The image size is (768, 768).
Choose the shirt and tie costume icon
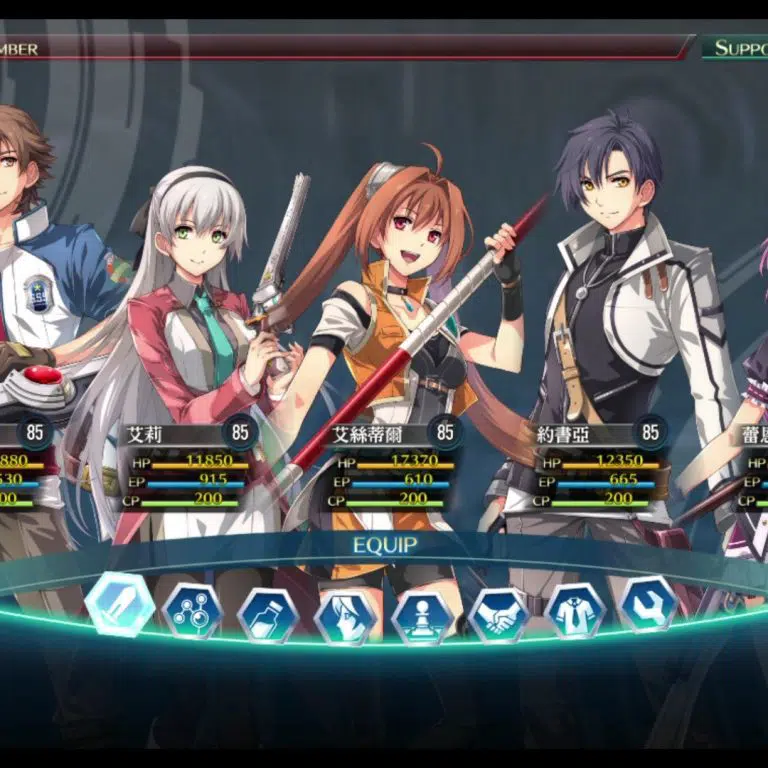tap(576, 610)
